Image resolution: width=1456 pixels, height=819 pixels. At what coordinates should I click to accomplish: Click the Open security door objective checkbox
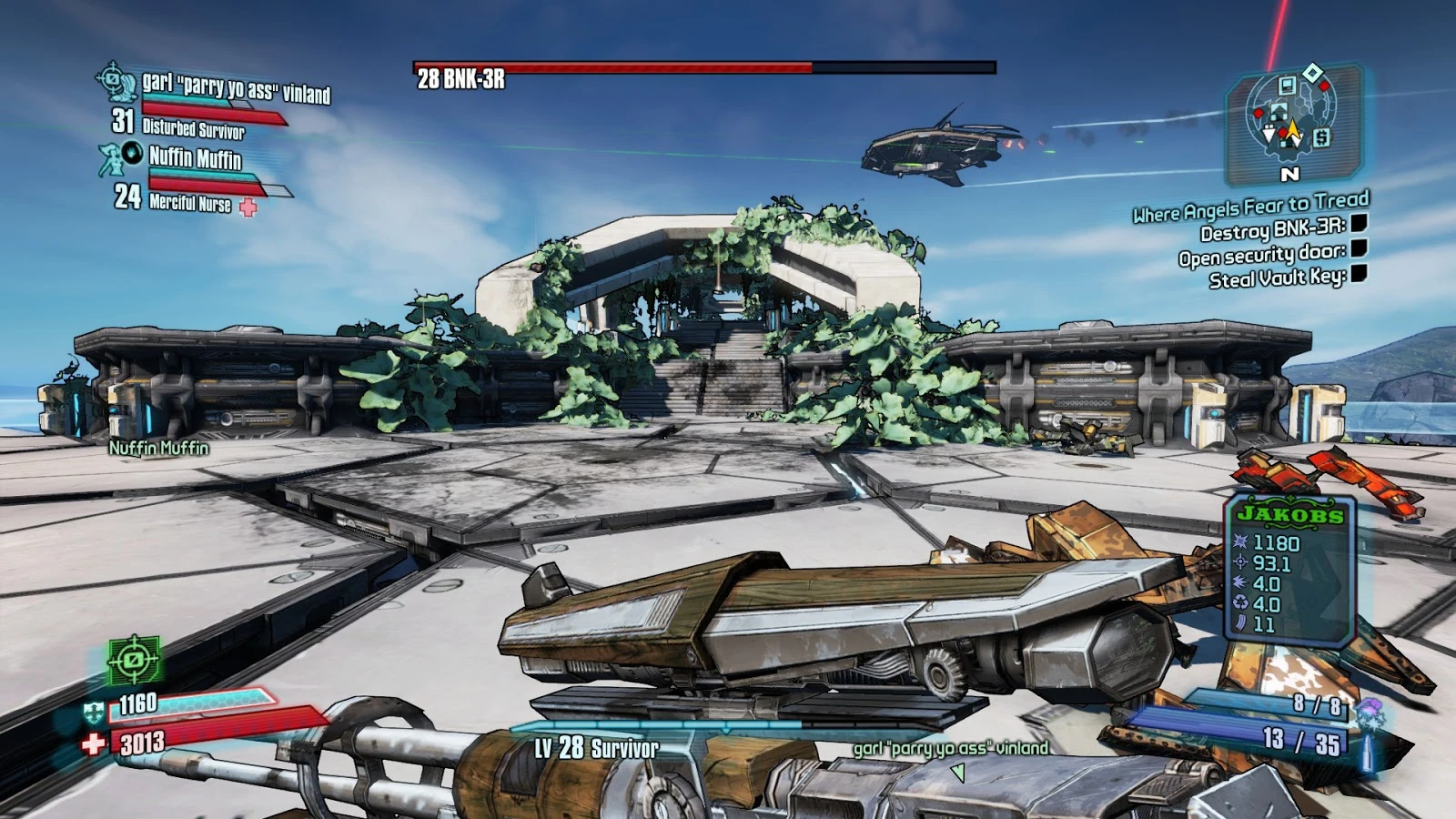[x=1359, y=248]
